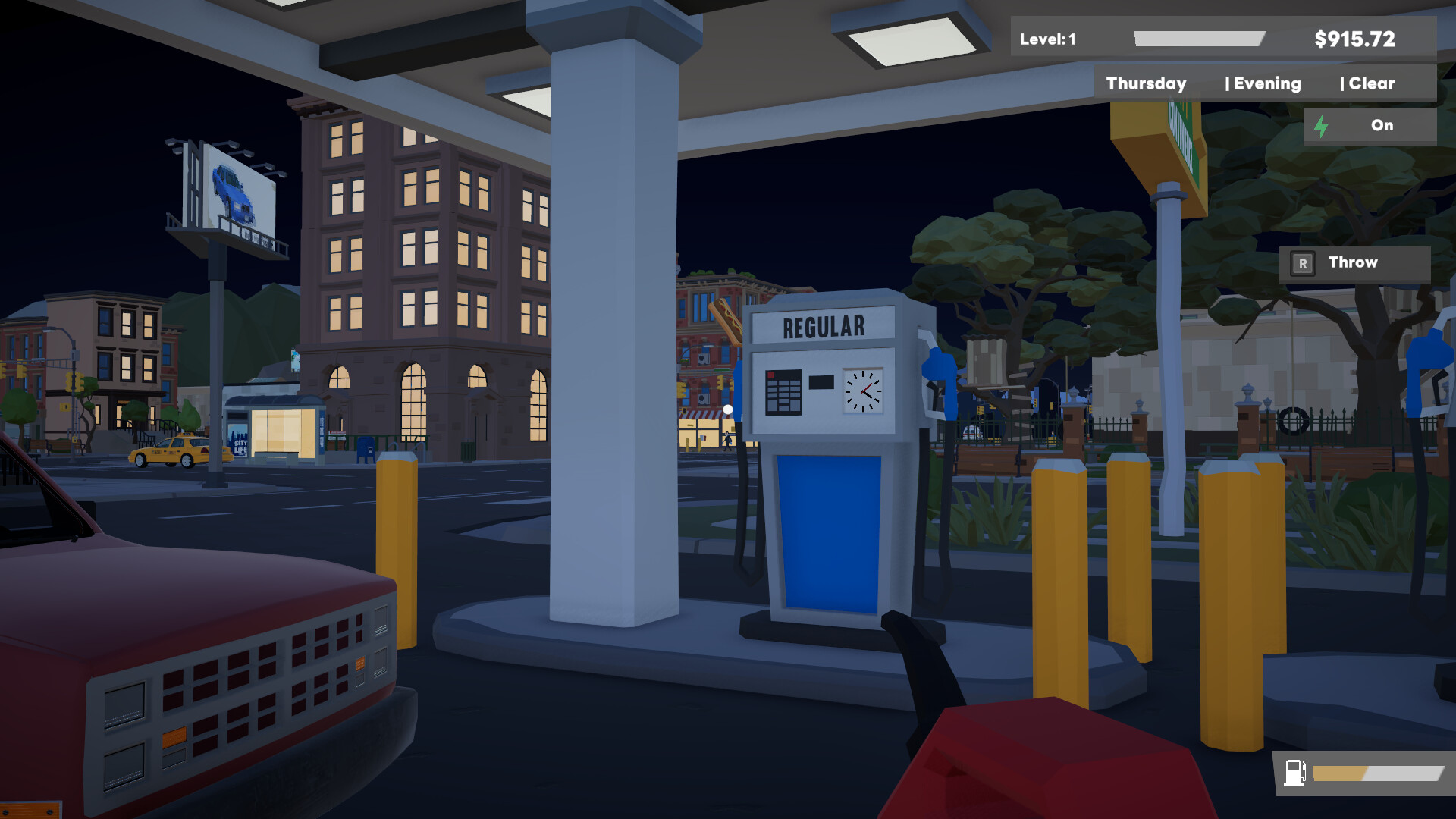Click the R key icon beside Throw
The height and width of the screenshot is (819, 1456).
point(1304,262)
